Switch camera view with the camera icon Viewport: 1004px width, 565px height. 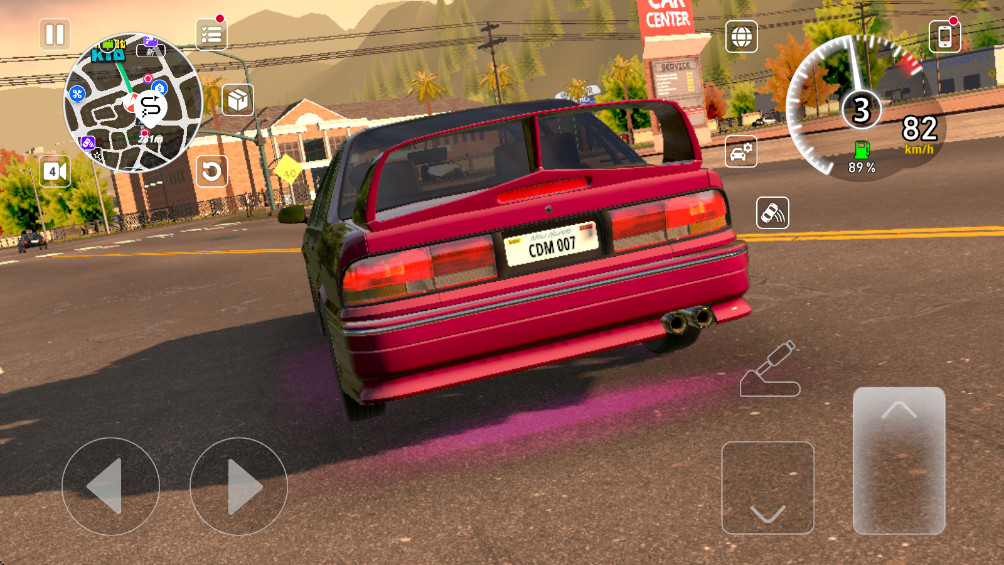[x=55, y=171]
